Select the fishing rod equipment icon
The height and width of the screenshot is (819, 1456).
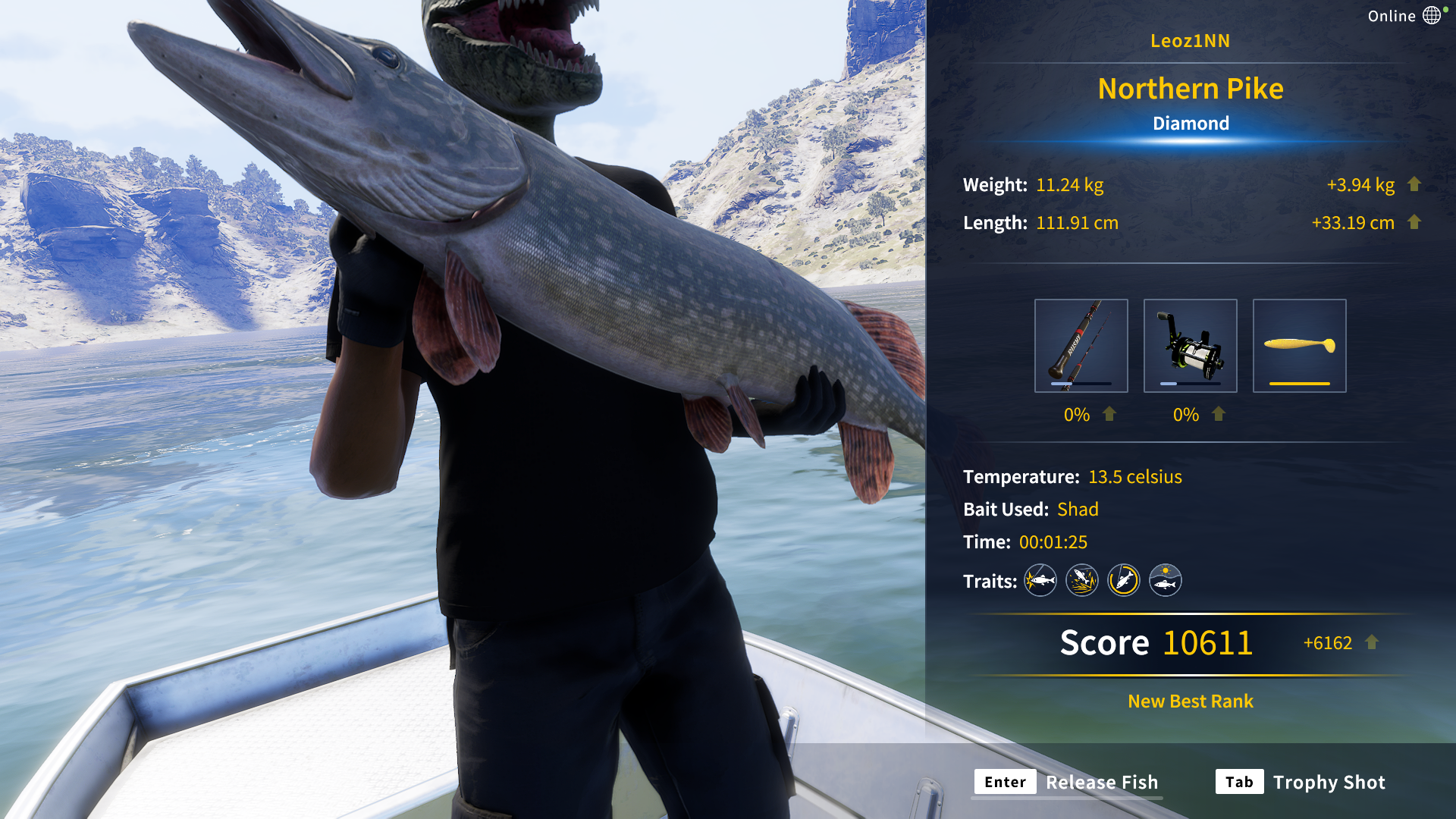click(1081, 346)
